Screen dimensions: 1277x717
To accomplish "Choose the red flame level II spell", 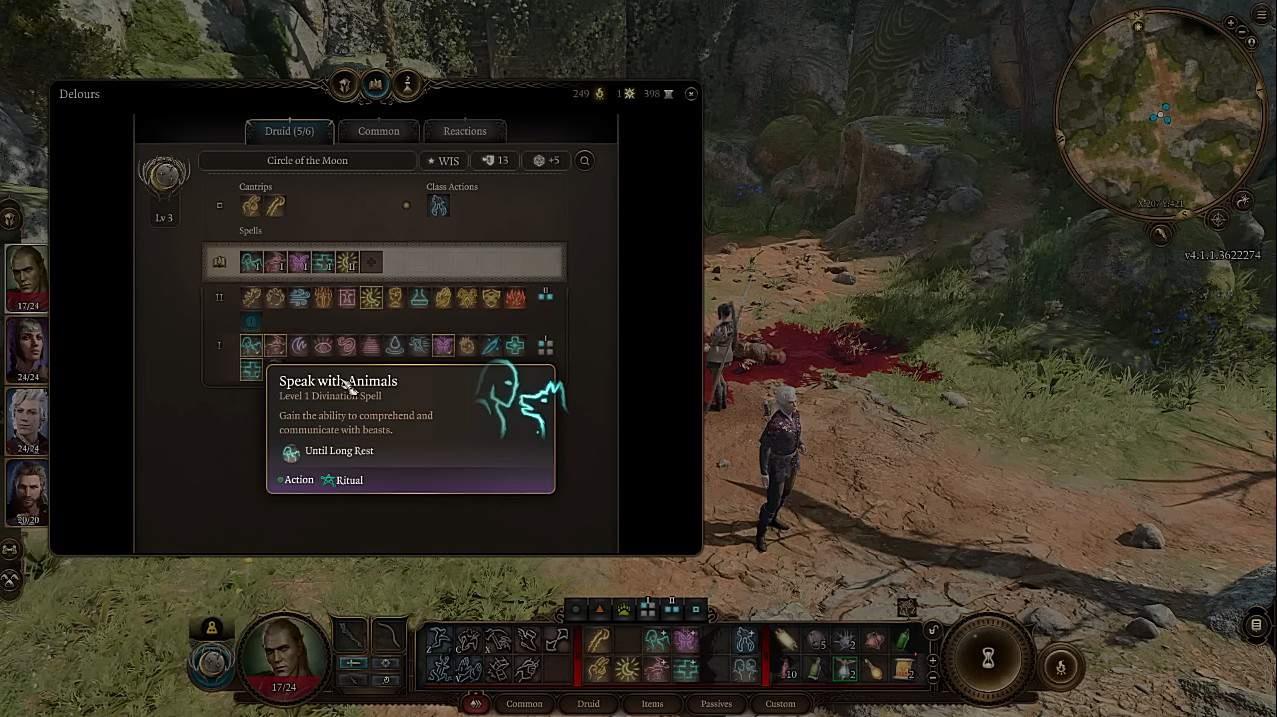I will [x=515, y=297].
